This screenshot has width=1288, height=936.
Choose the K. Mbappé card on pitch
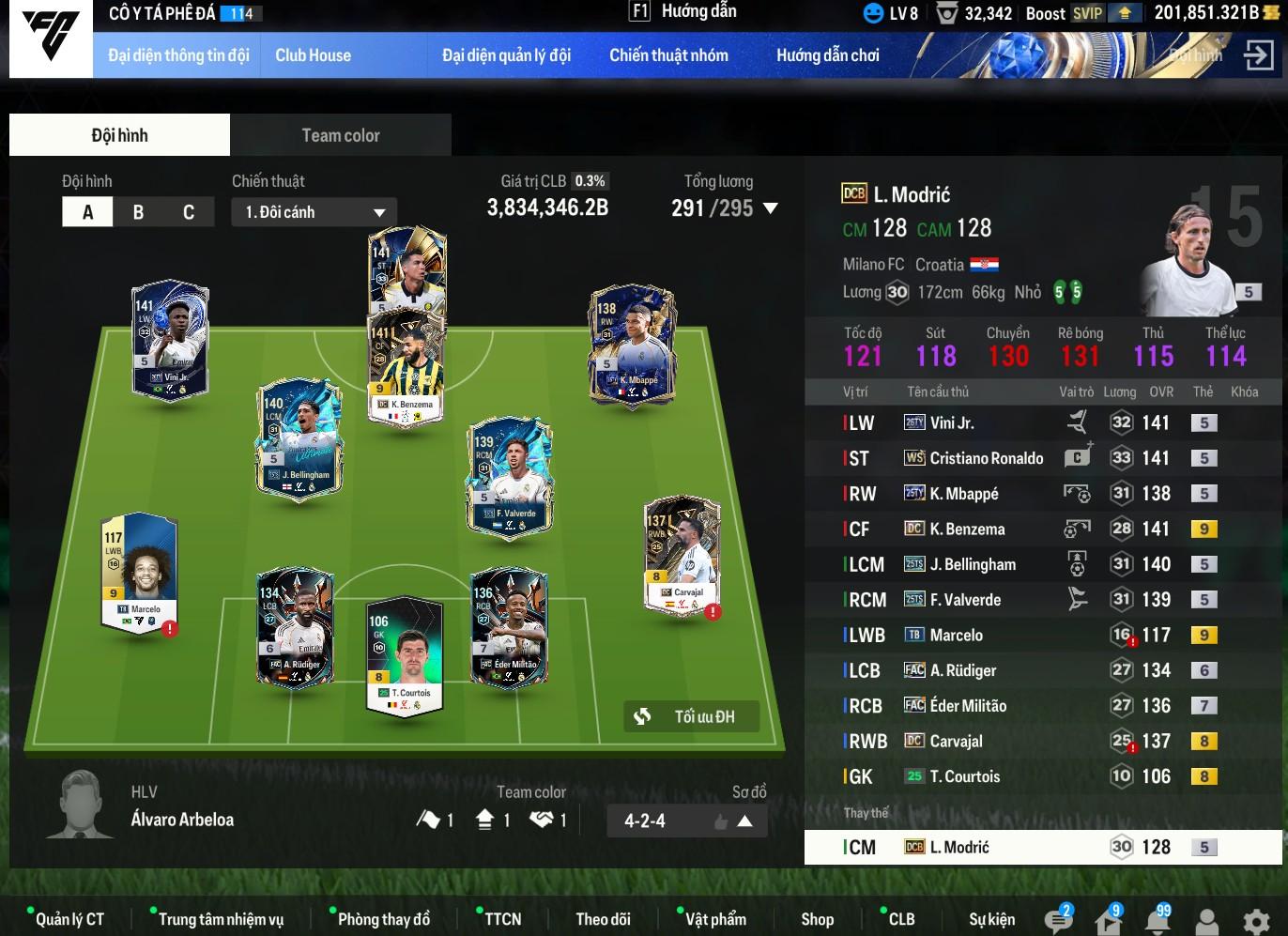click(x=632, y=344)
